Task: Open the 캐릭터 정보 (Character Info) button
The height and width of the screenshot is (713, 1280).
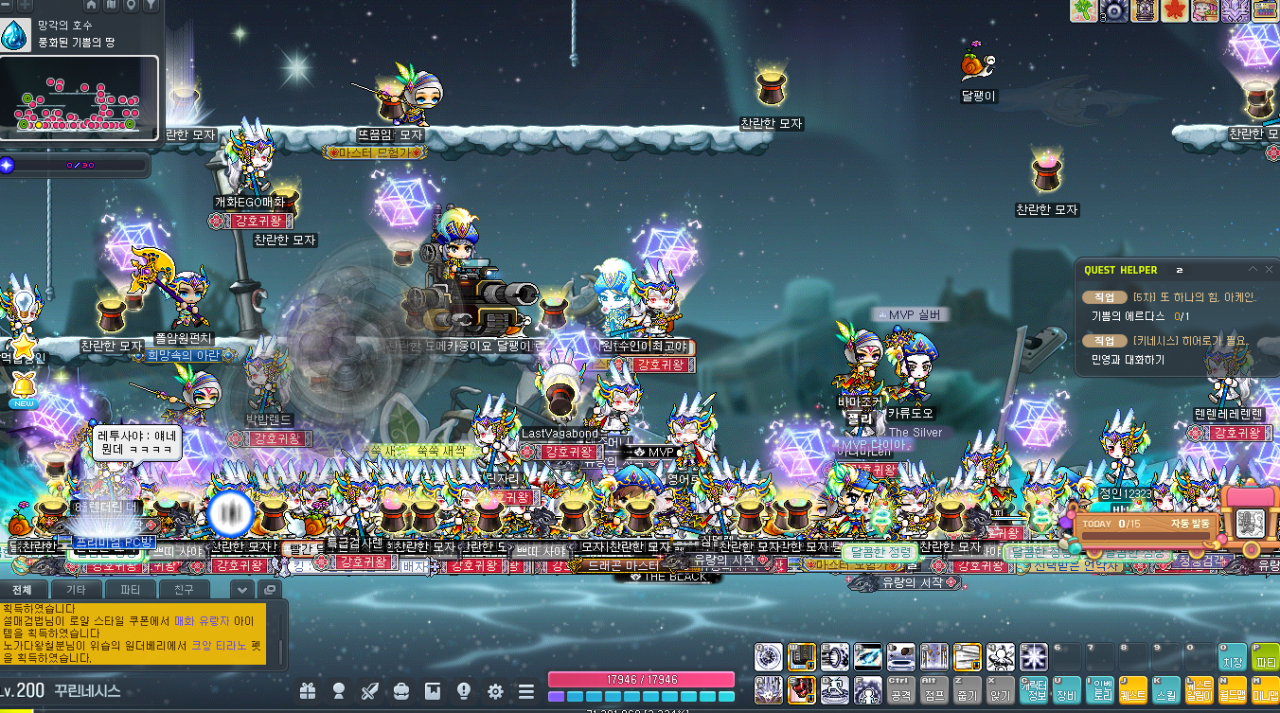Action: [x=1034, y=690]
